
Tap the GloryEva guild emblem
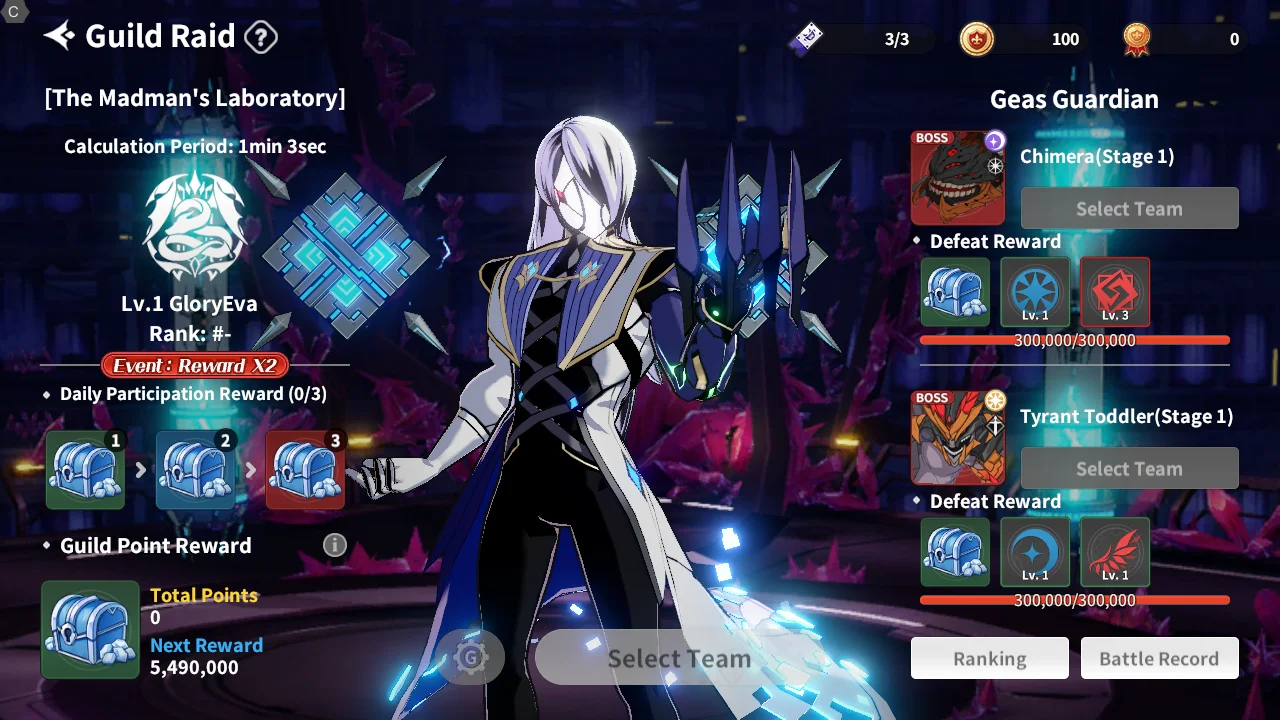[x=194, y=226]
